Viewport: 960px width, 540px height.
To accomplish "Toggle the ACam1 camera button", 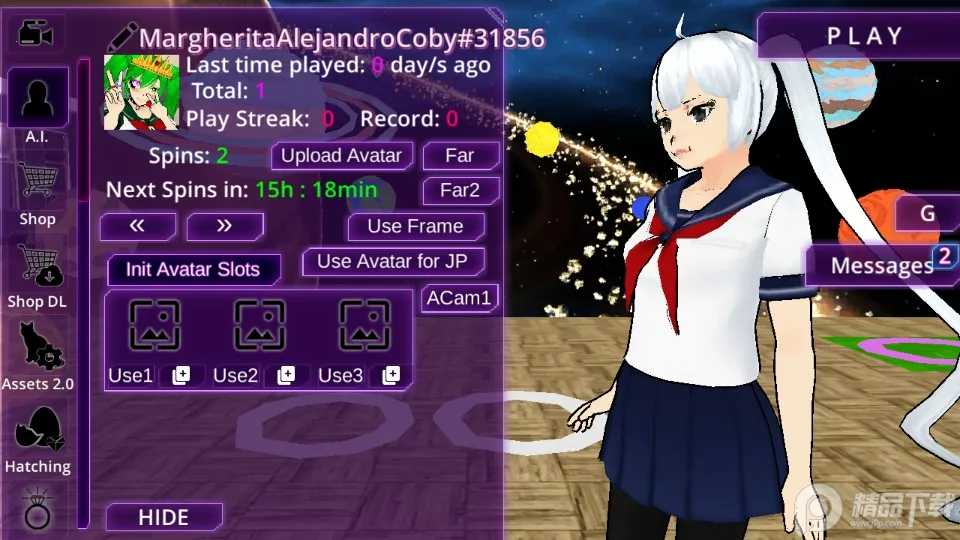I will point(459,298).
